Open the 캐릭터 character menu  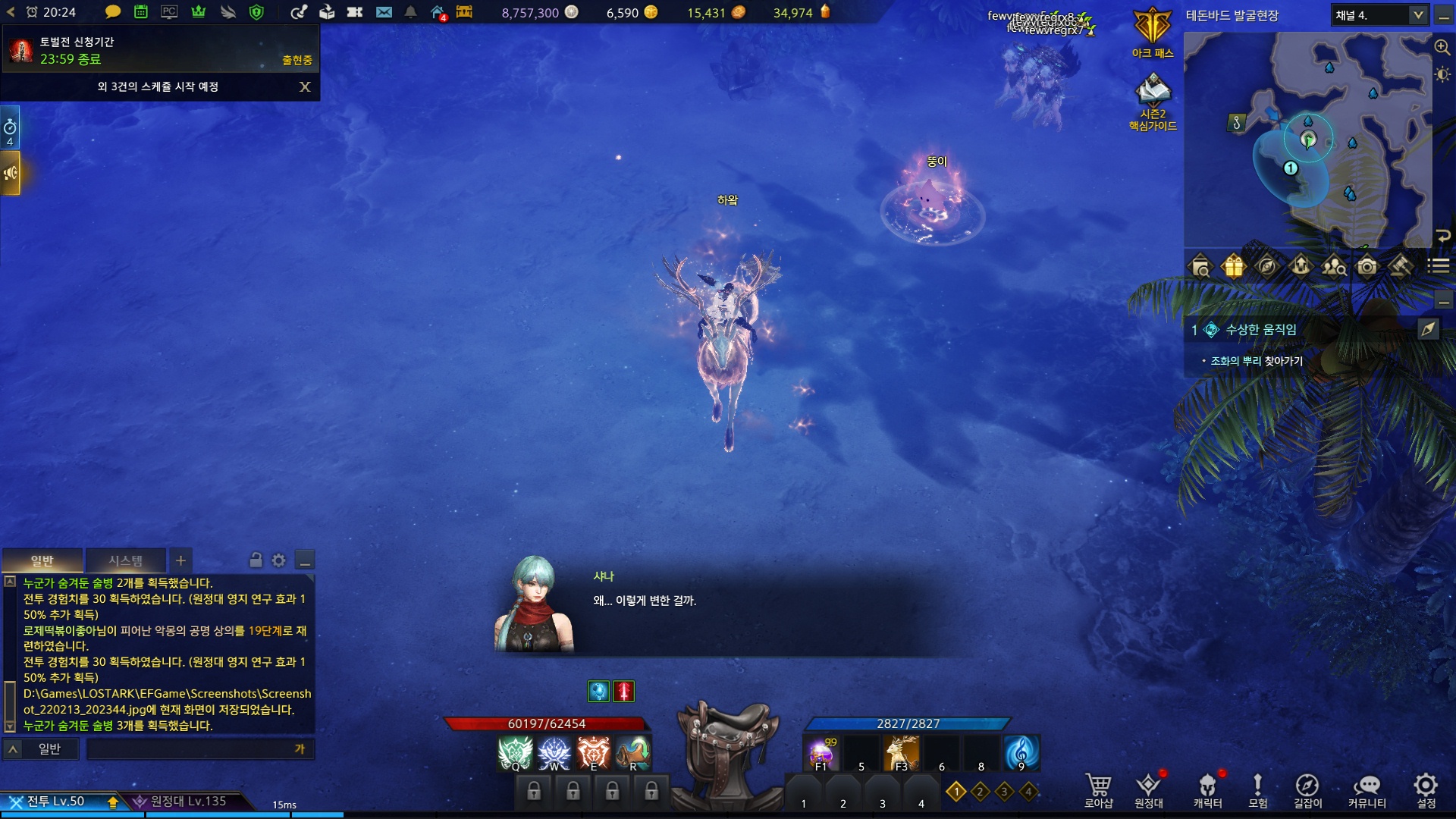1207,789
